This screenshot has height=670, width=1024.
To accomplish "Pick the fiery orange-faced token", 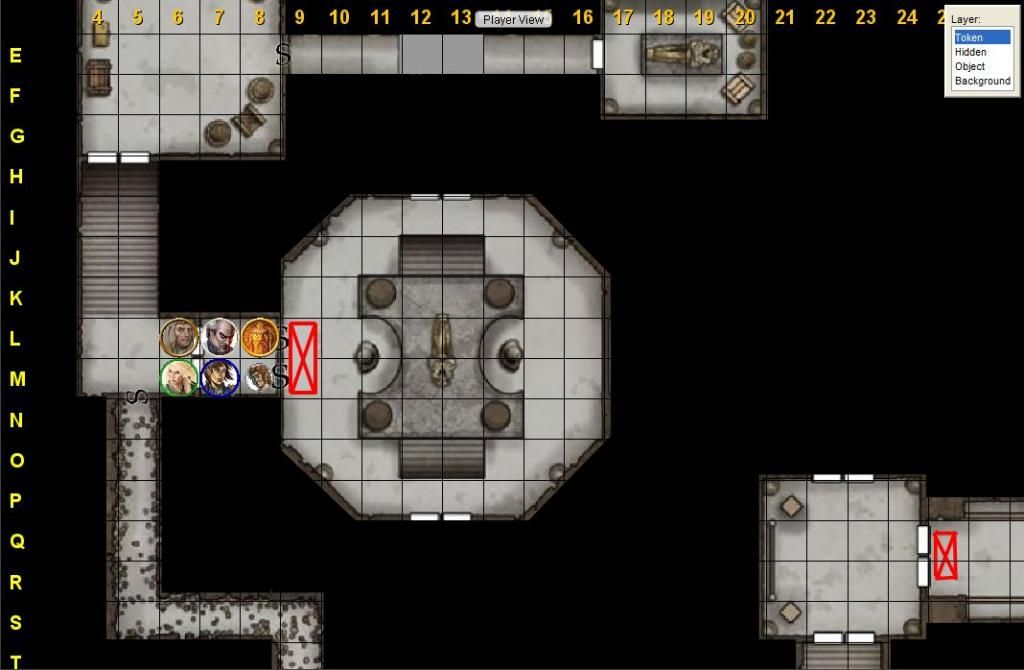I will pos(259,337).
